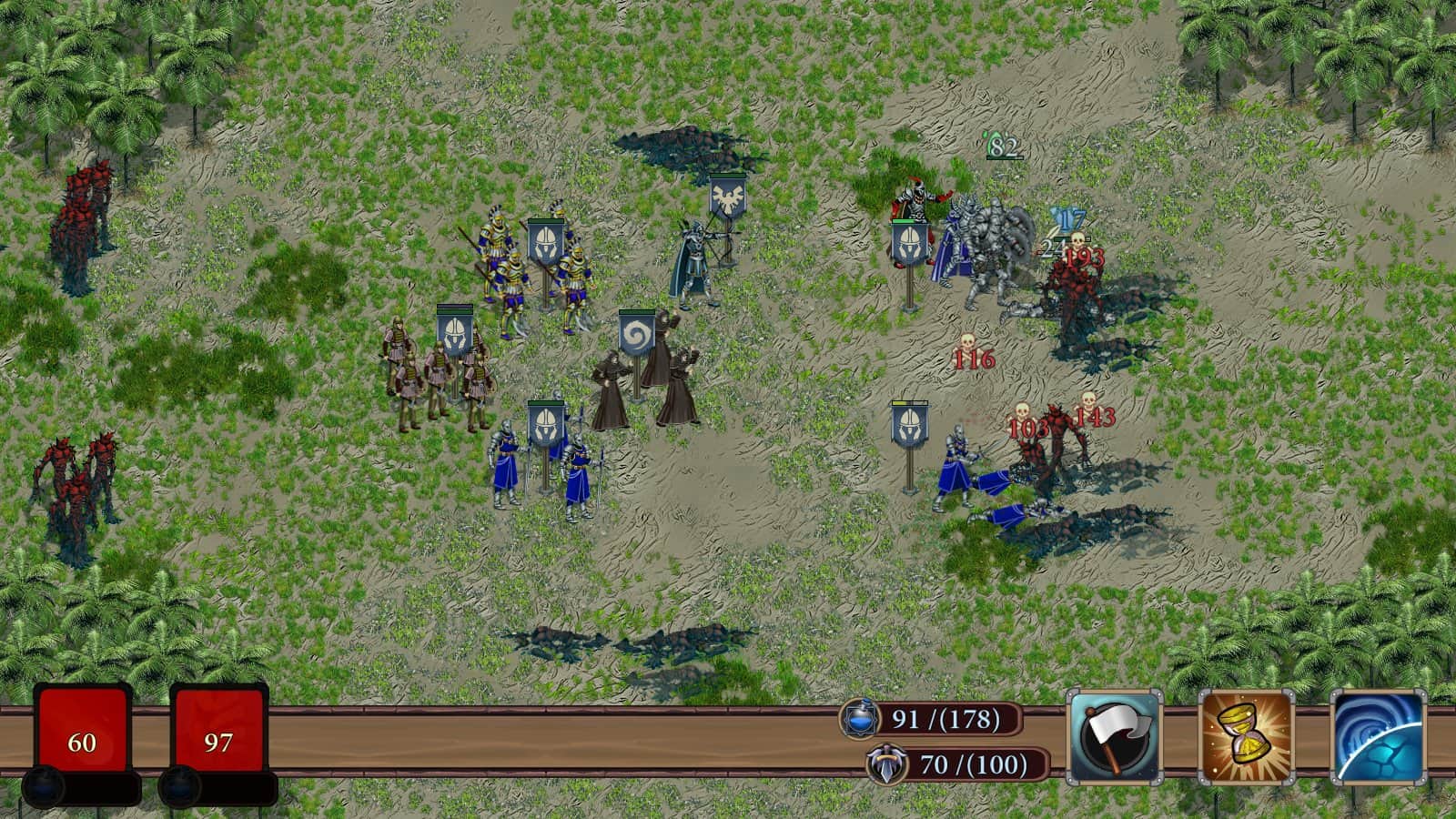Select the squad with the swirl banner
This screenshot has width=1456, height=819.
pyautogui.click(x=637, y=337)
